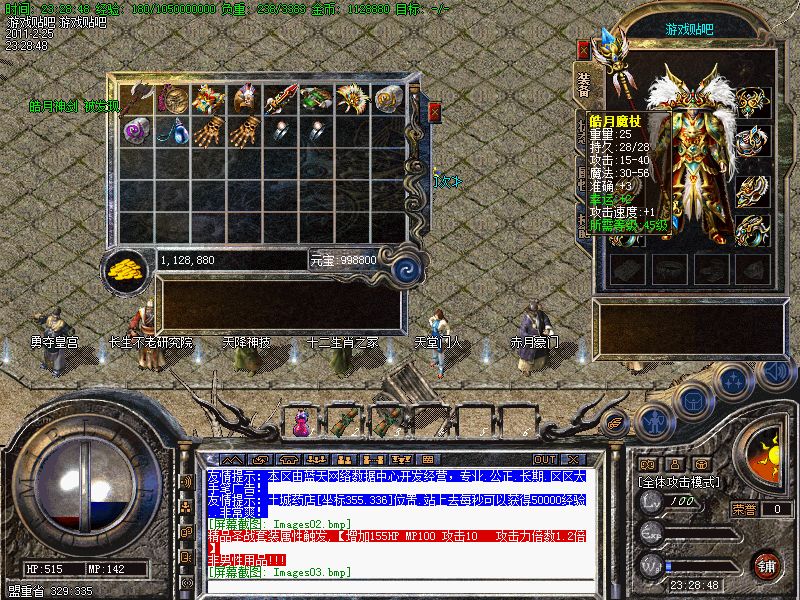Viewport: 800px width, 600px height.
Task: Toggle the 全体攻击模式 attack mode label
Action: (681, 482)
